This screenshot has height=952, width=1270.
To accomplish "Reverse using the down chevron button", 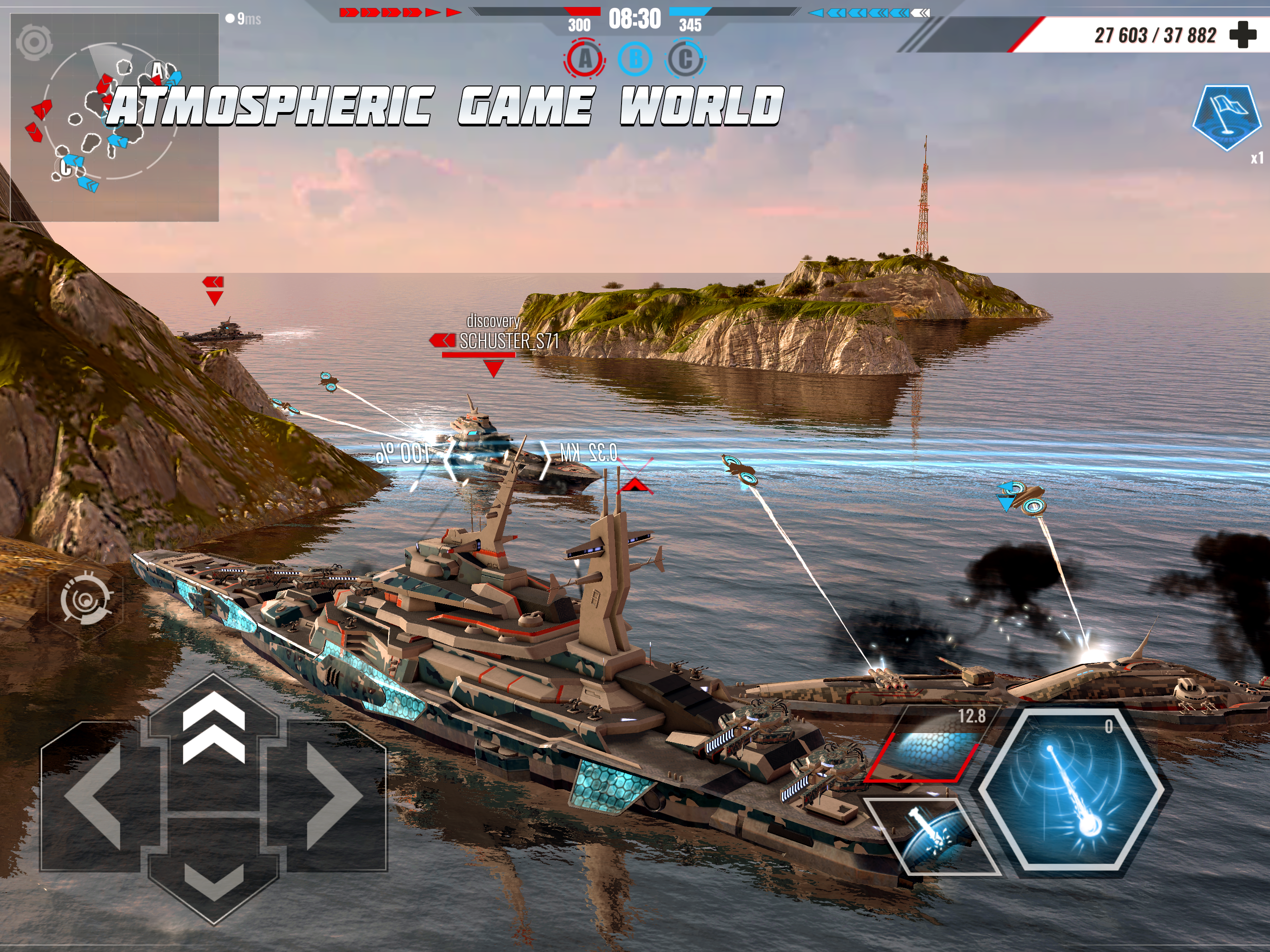I will pos(213,879).
